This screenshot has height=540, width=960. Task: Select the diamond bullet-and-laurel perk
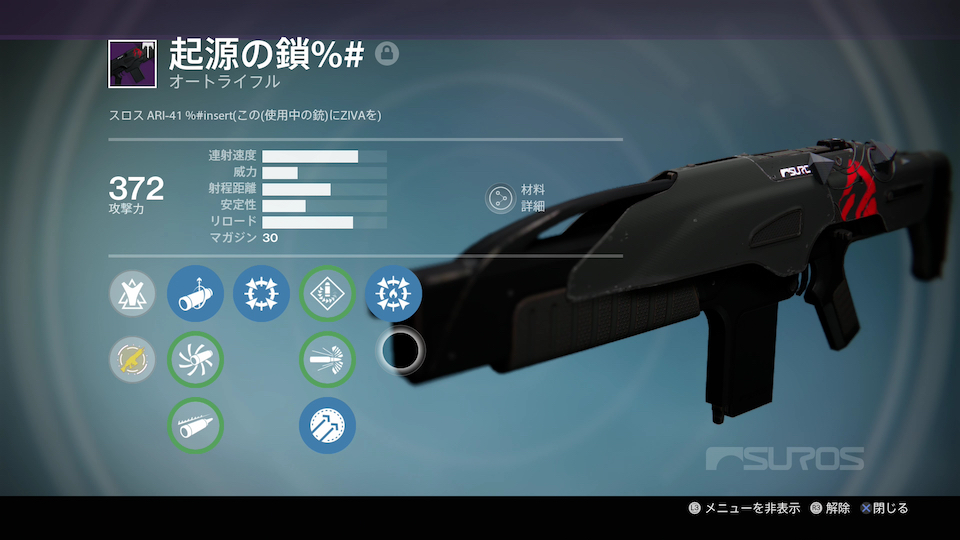[x=327, y=294]
